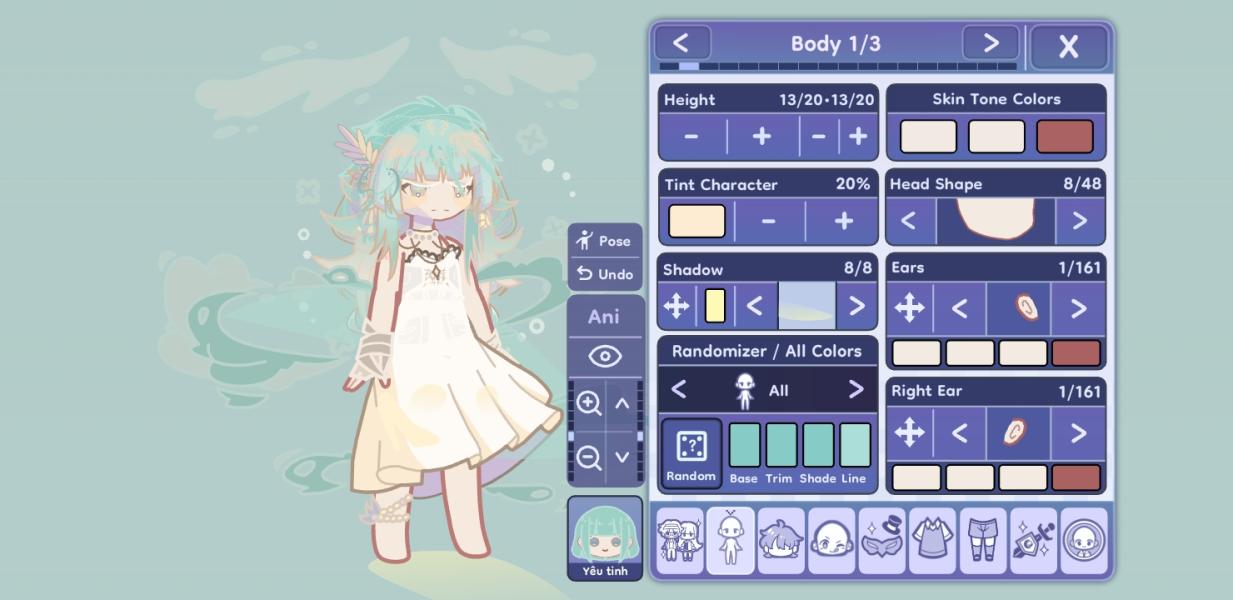The height and width of the screenshot is (600, 1233).
Task: Select the next Head Shape
Action: (1079, 221)
